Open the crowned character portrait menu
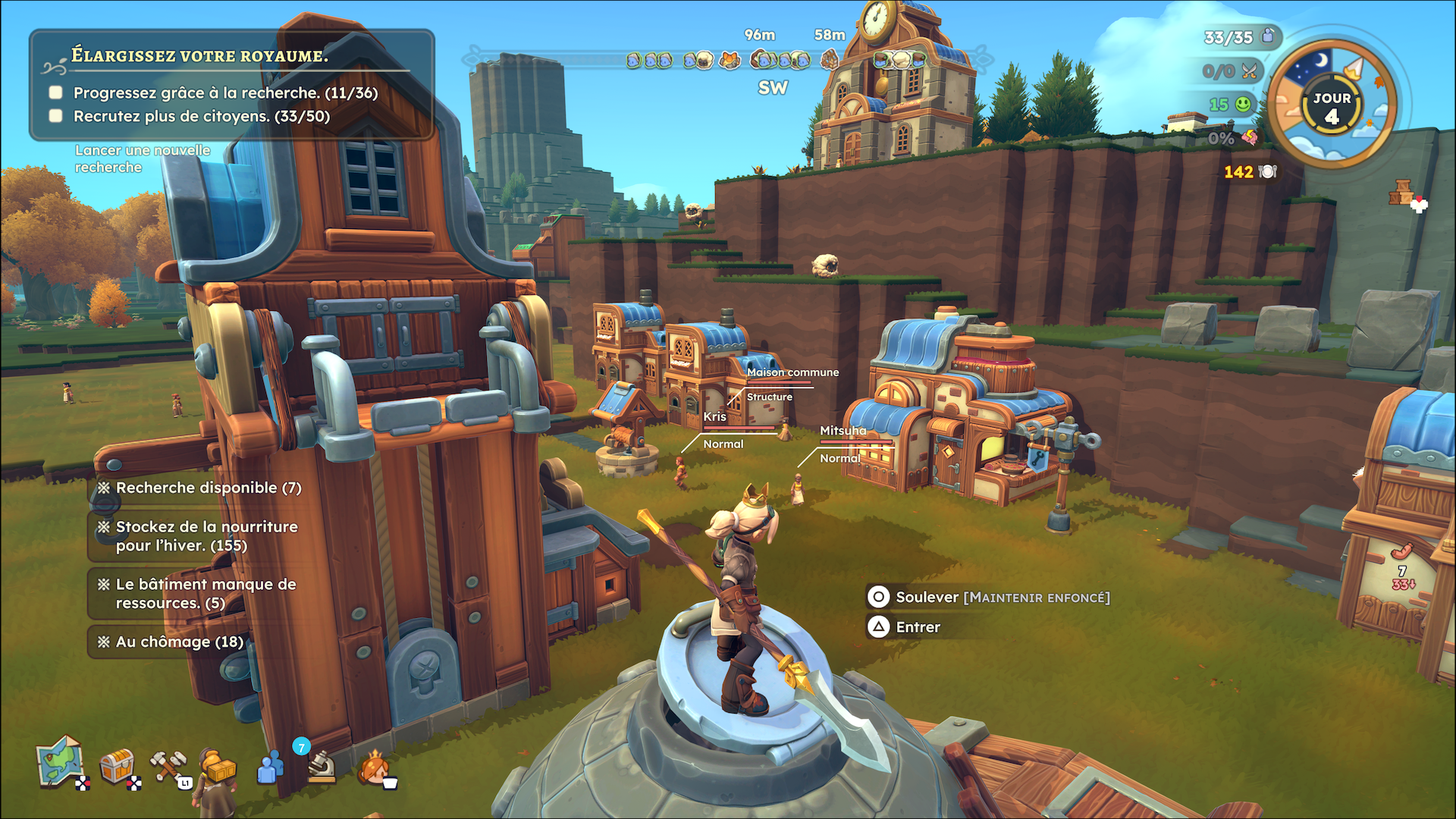1456x819 pixels. [x=375, y=767]
